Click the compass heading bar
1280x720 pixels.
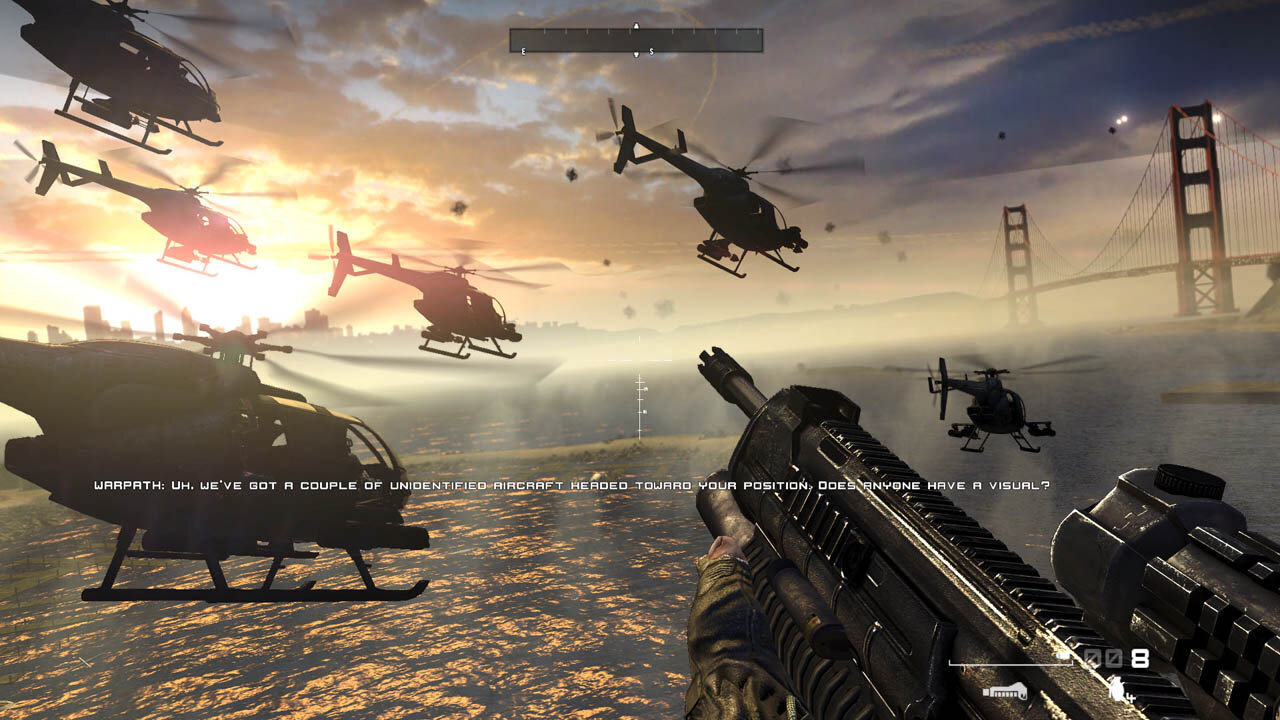click(636, 40)
